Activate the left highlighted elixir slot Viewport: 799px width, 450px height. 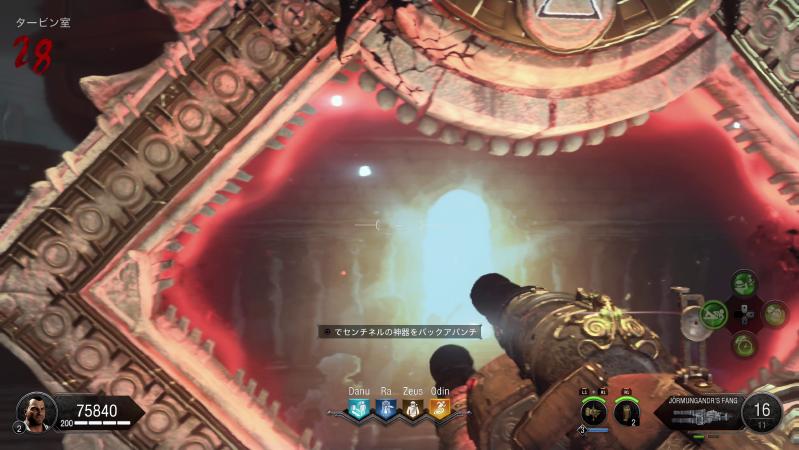[x=714, y=315]
